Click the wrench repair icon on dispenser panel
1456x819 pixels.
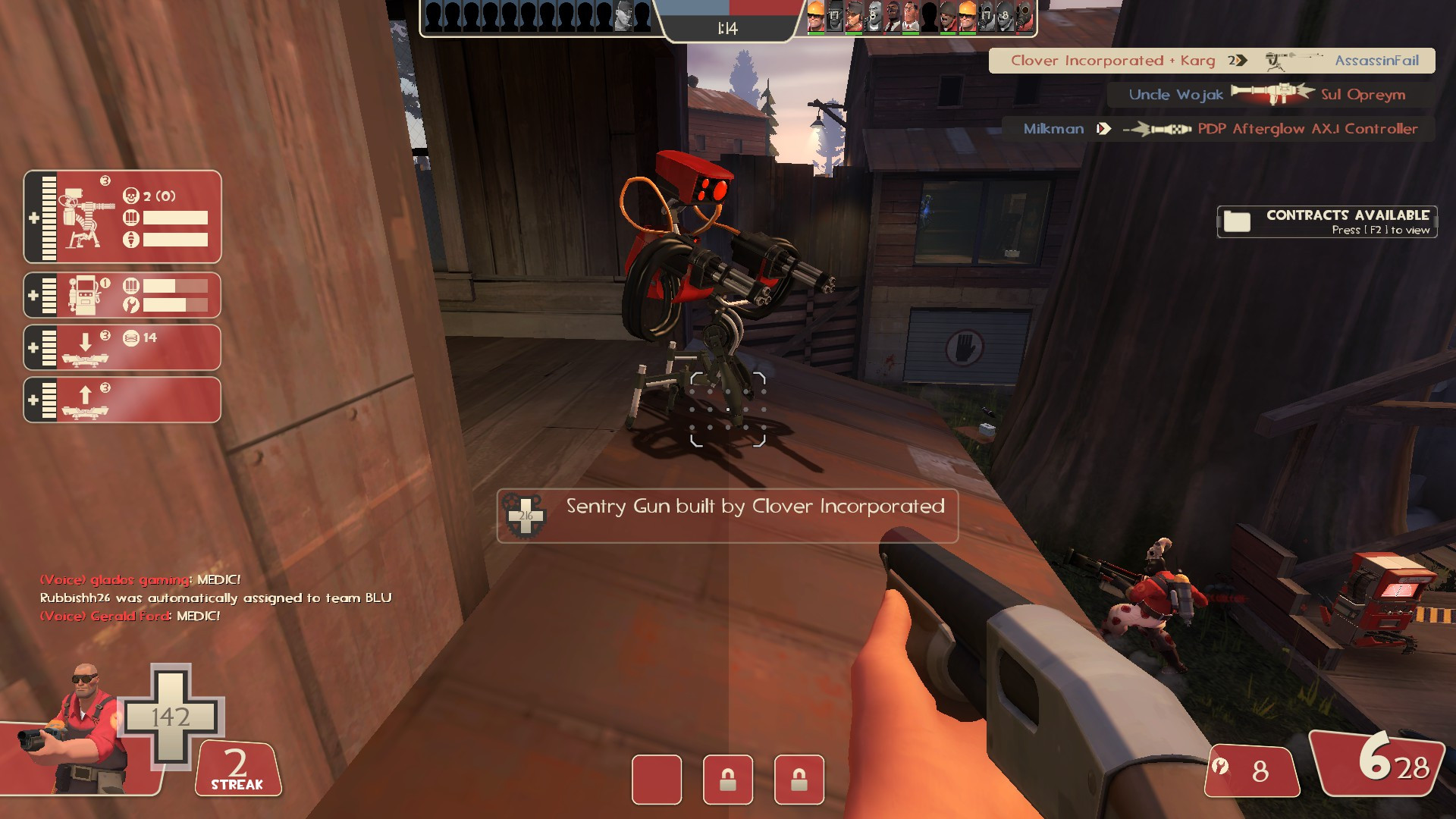pyautogui.click(x=130, y=303)
